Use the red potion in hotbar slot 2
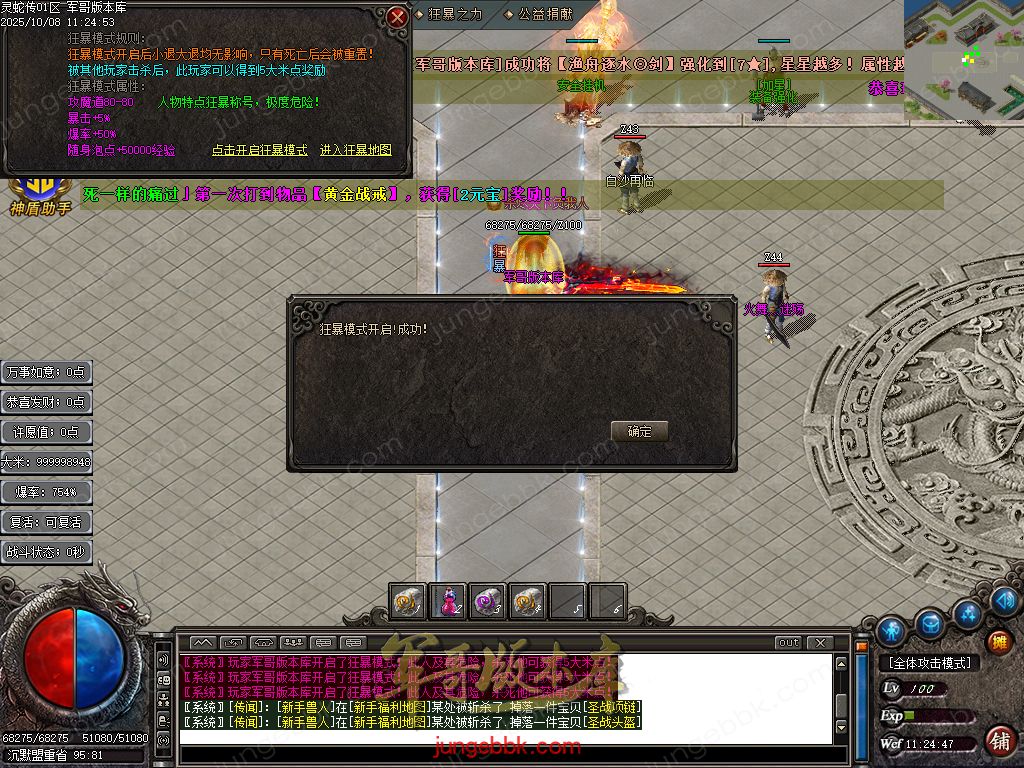This screenshot has height=768, width=1024. tap(447, 601)
